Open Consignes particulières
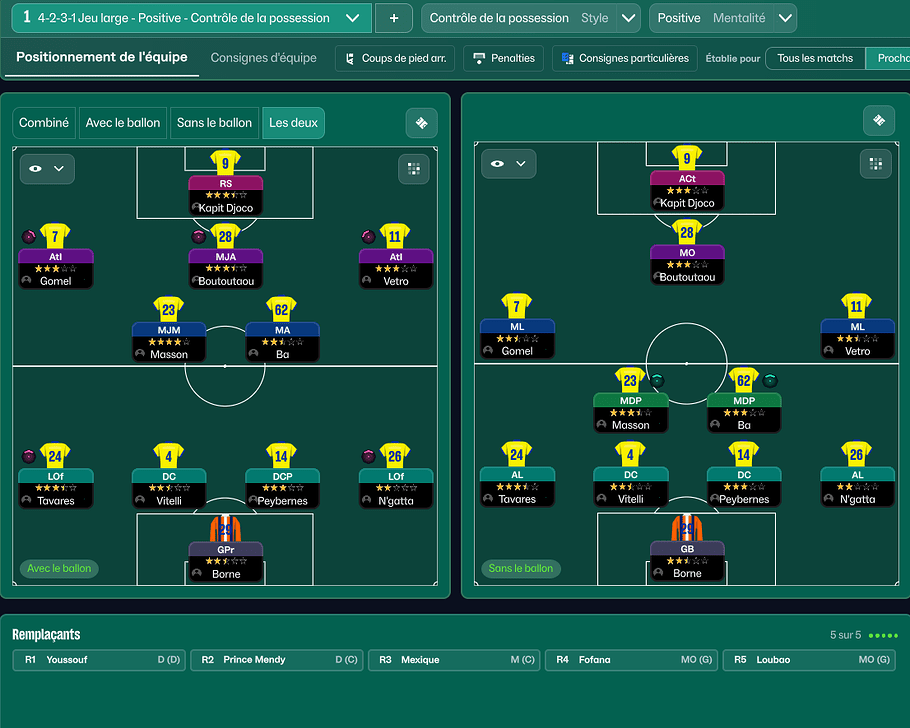 624,58
